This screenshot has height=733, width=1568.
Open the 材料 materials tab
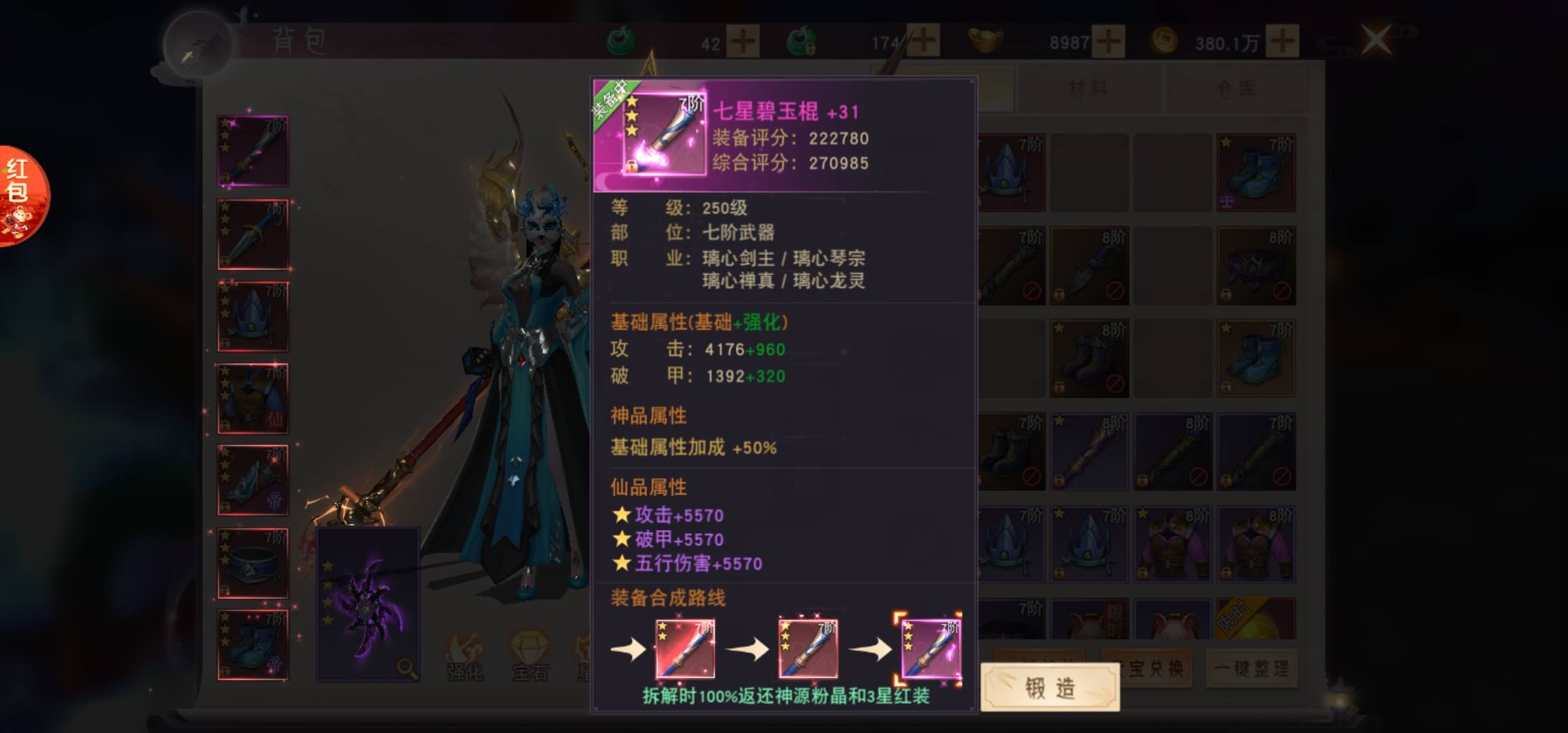(1088, 89)
